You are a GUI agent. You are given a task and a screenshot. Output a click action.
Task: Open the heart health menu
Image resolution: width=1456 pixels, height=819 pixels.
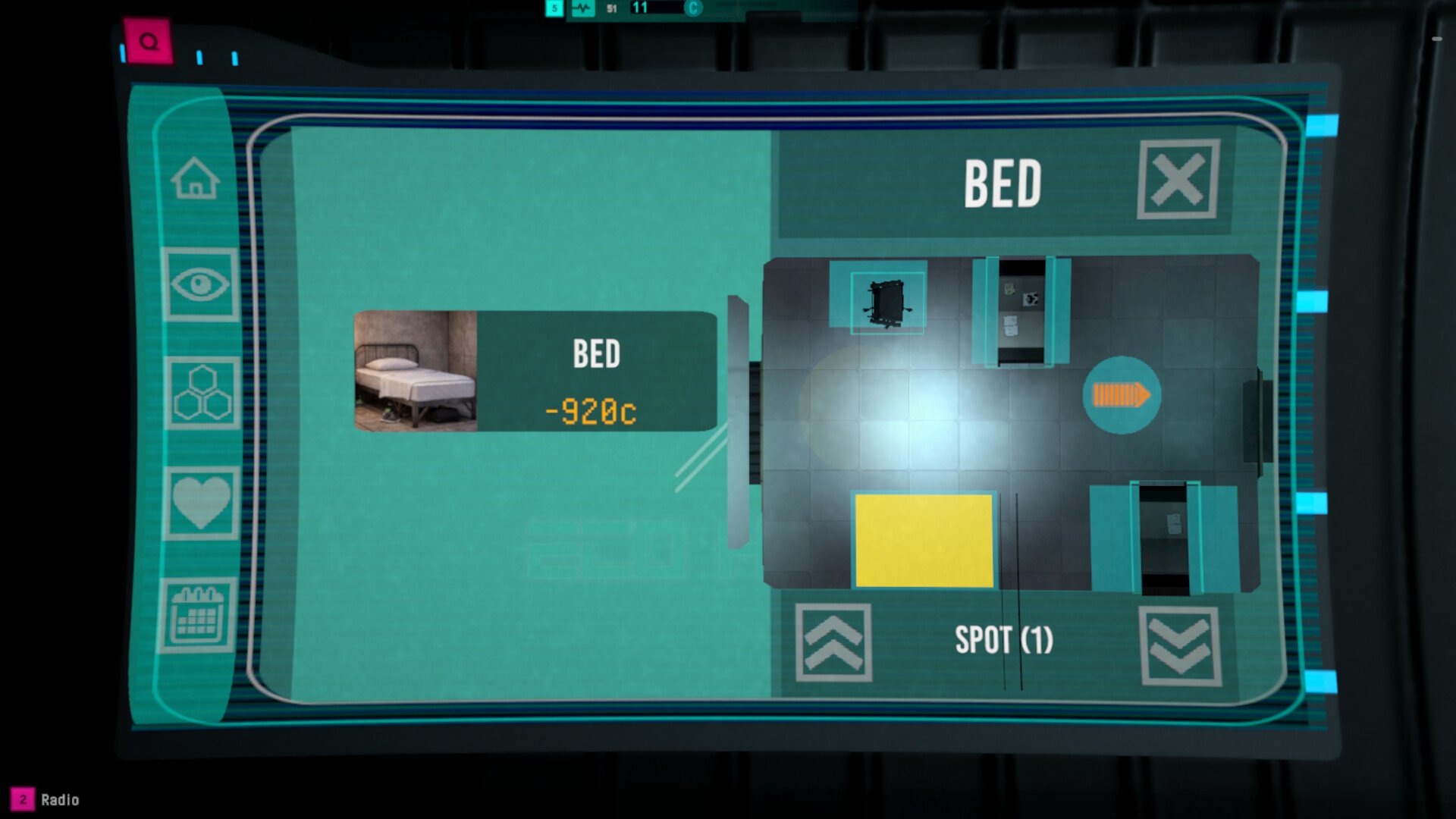[201, 503]
